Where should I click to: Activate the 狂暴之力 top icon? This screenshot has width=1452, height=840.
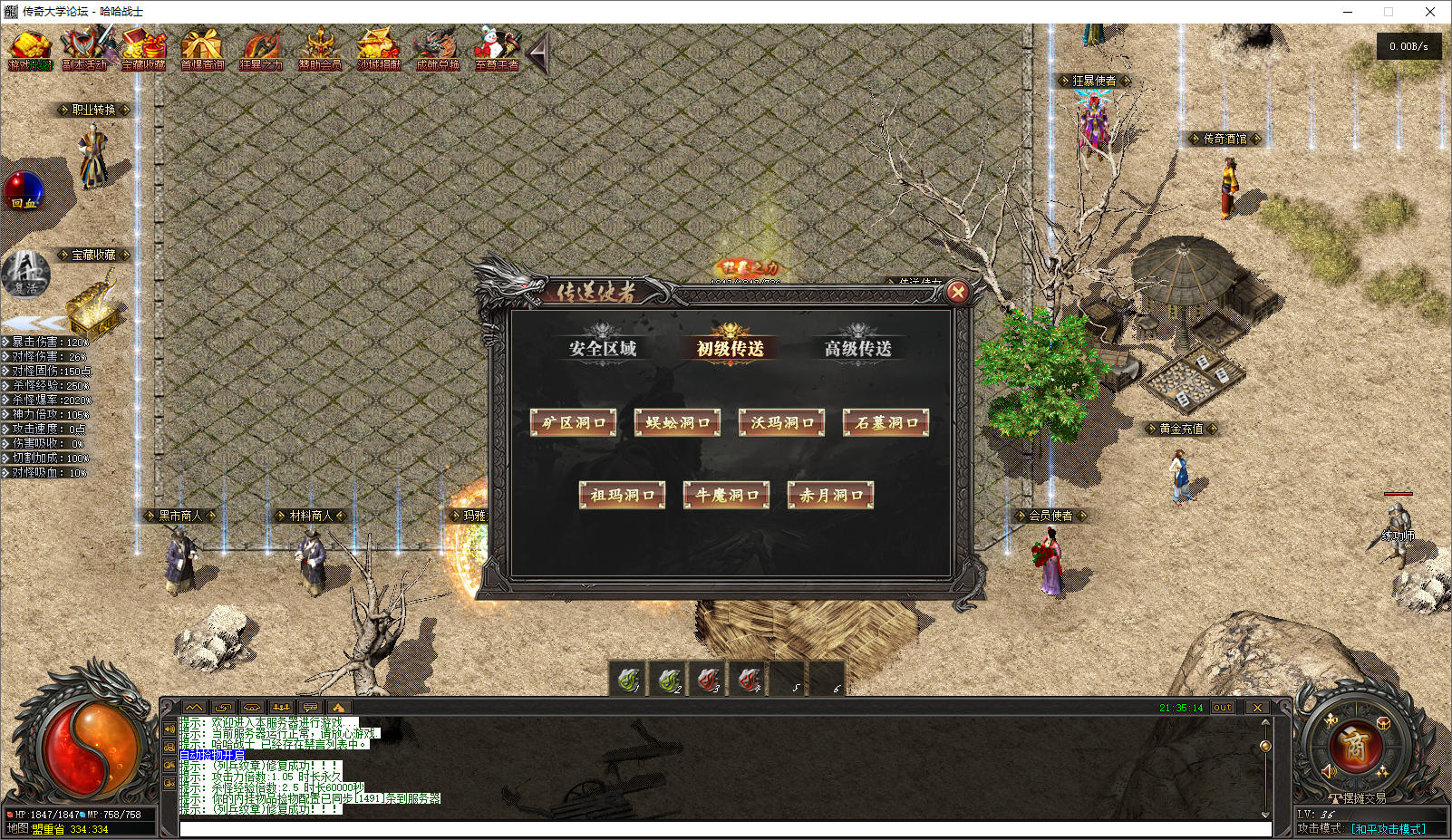tap(260, 49)
